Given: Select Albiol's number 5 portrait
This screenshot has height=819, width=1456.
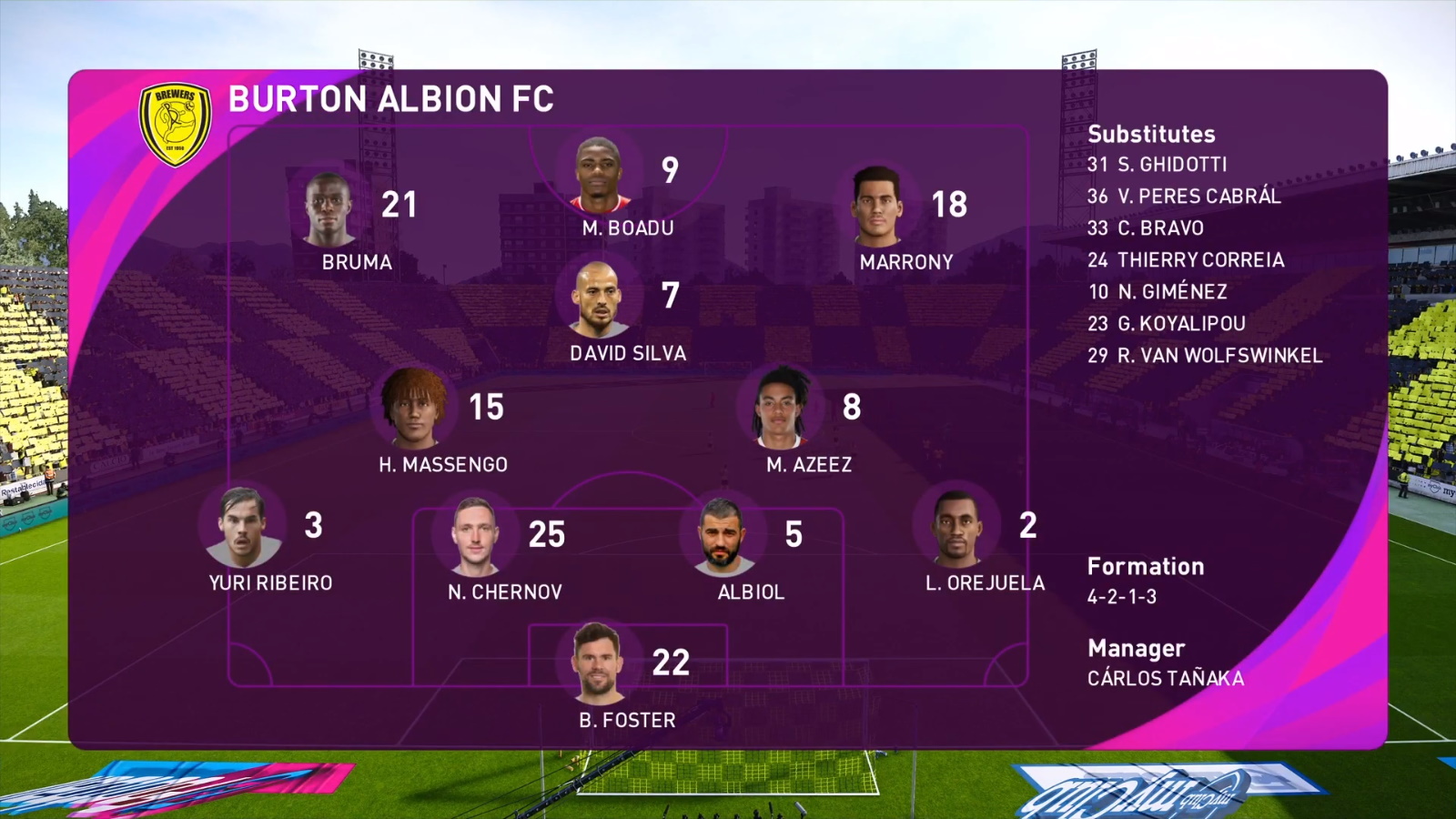Looking at the screenshot, I should tap(723, 537).
